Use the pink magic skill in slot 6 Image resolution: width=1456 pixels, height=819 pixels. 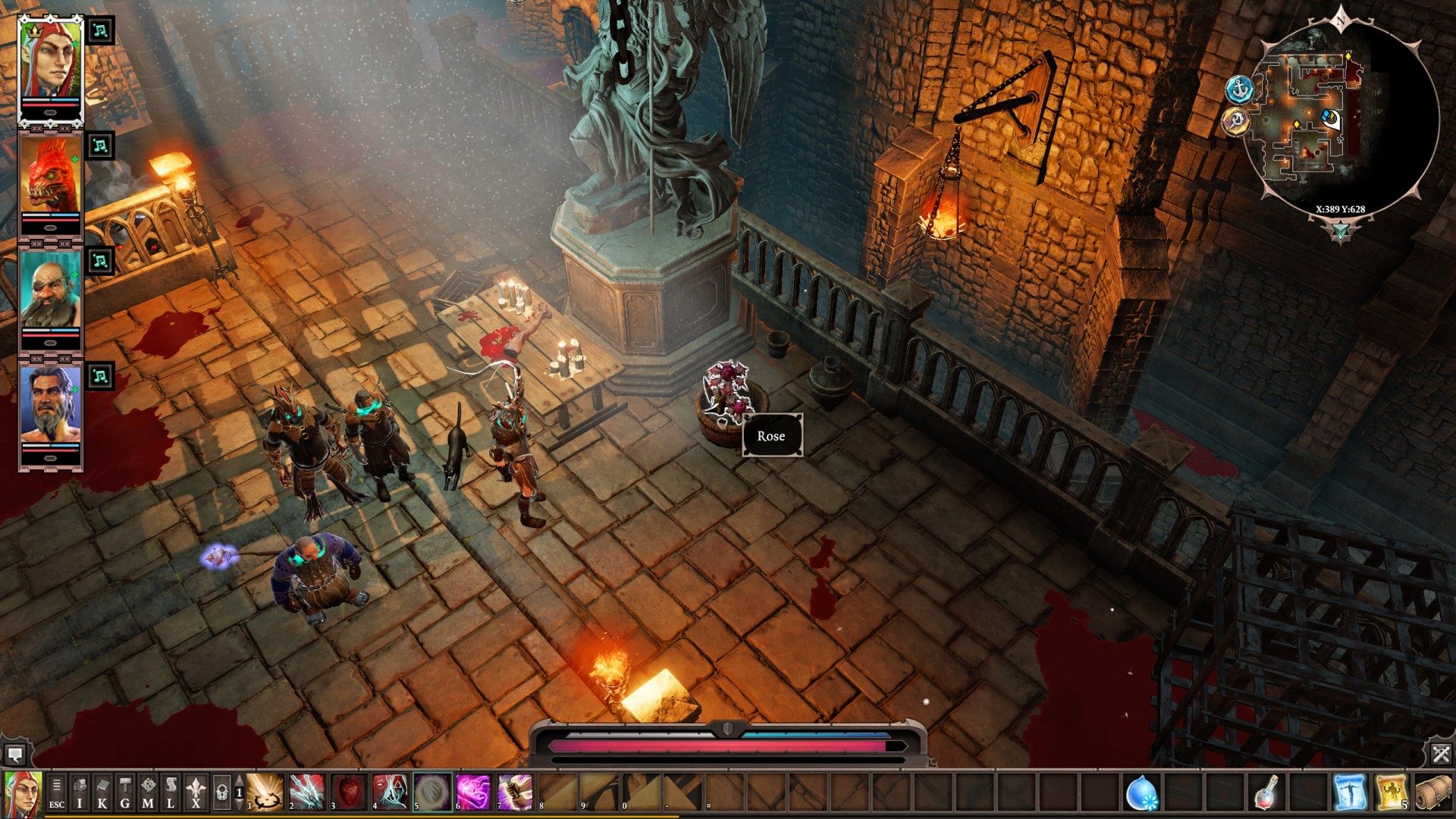point(474,792)
